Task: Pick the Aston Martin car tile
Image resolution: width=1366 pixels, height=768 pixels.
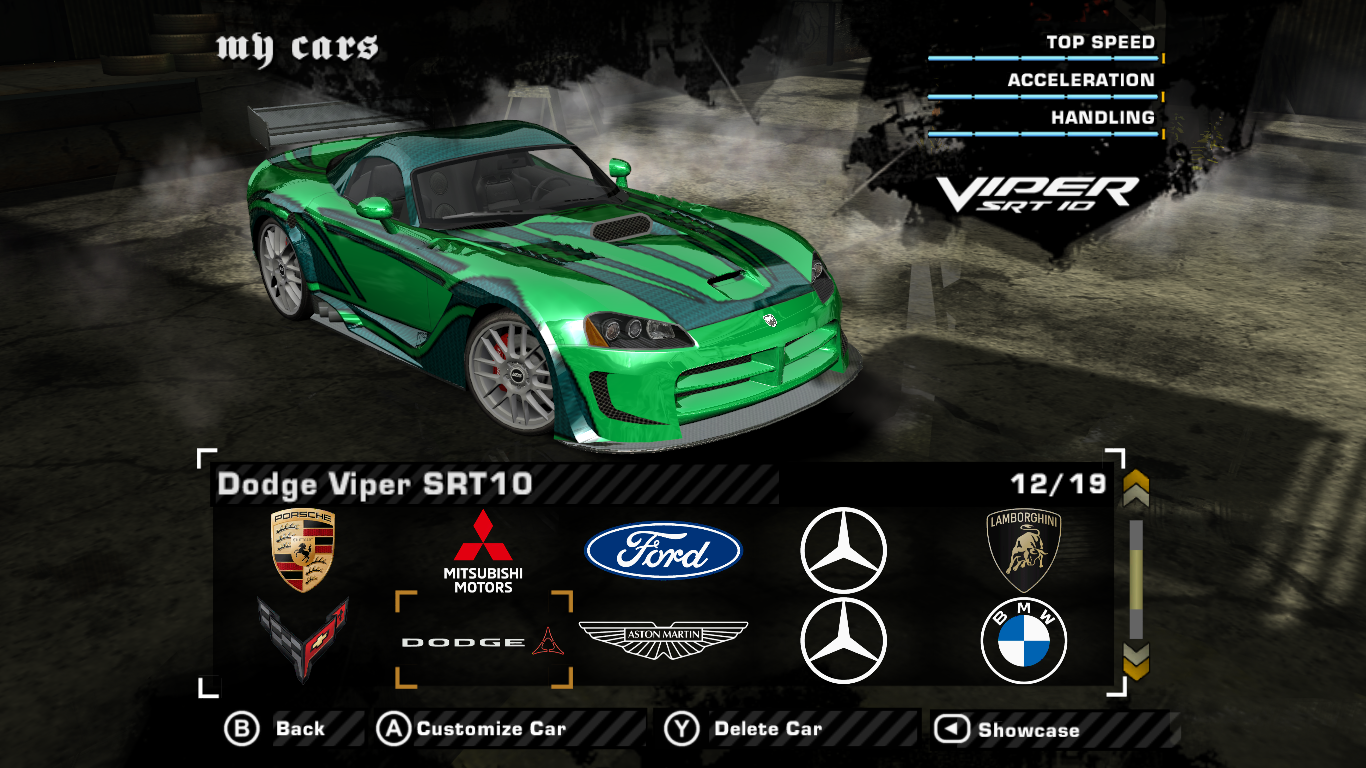Action: coord(663,640)
